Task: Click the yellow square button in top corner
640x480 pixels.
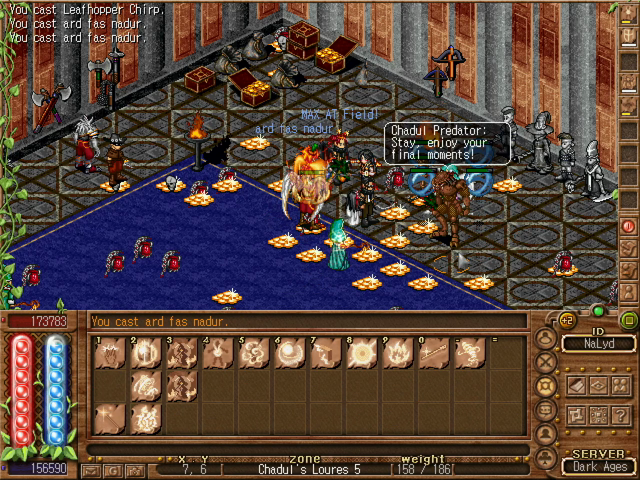Action: [x=628, y=320]
